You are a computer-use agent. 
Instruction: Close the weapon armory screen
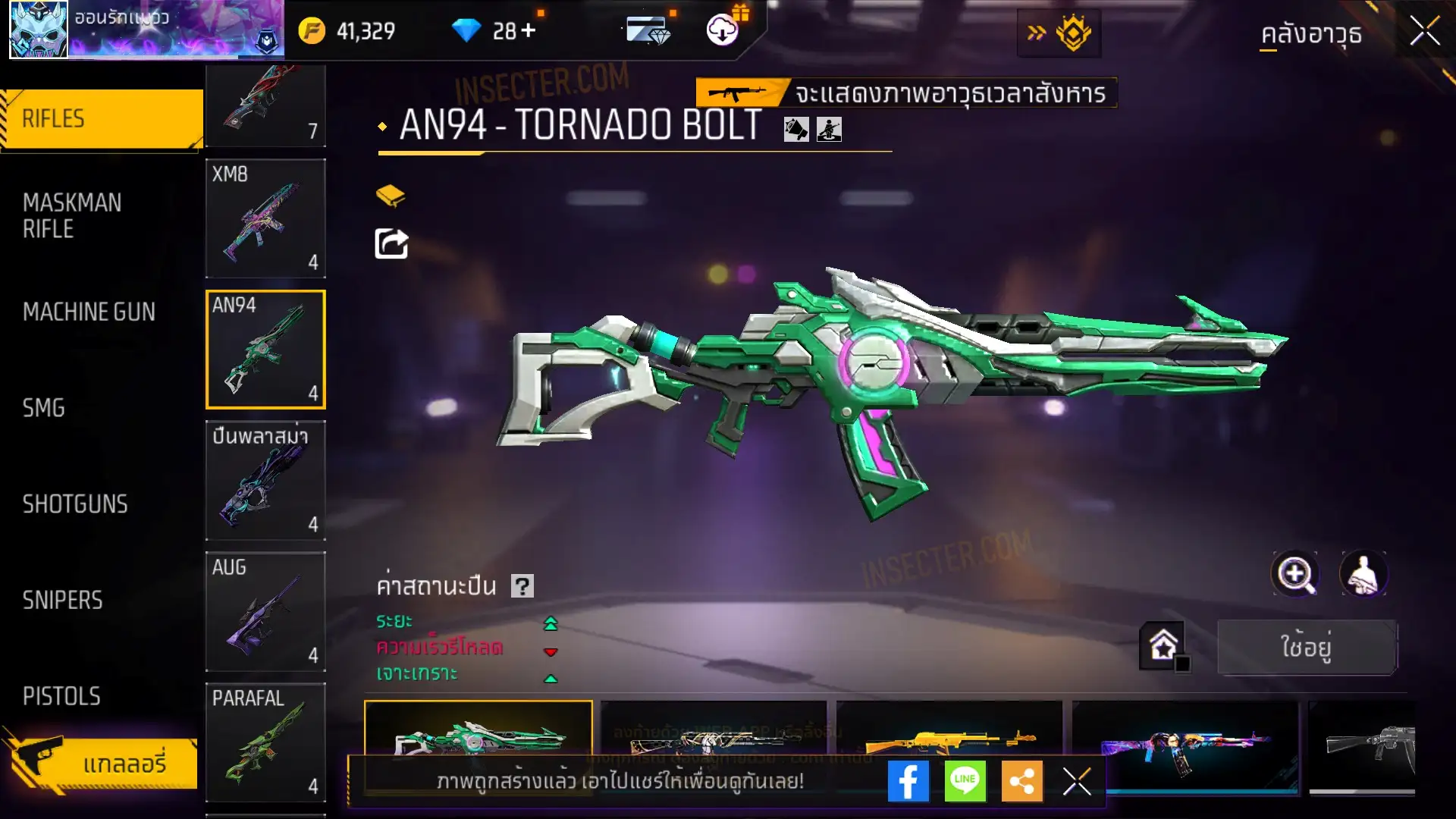1424,32
